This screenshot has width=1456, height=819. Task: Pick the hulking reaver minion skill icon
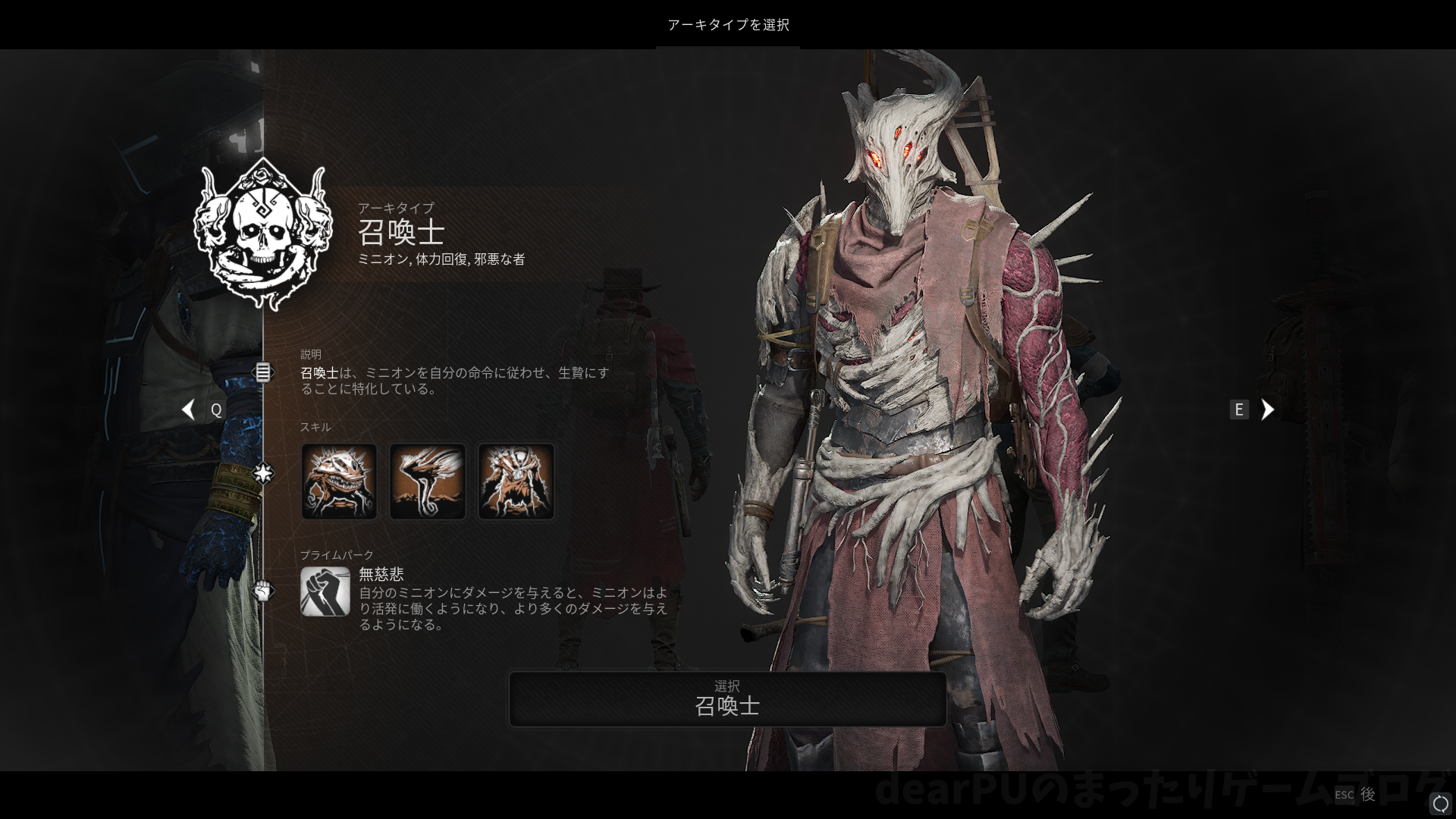[x=516, y=482]
